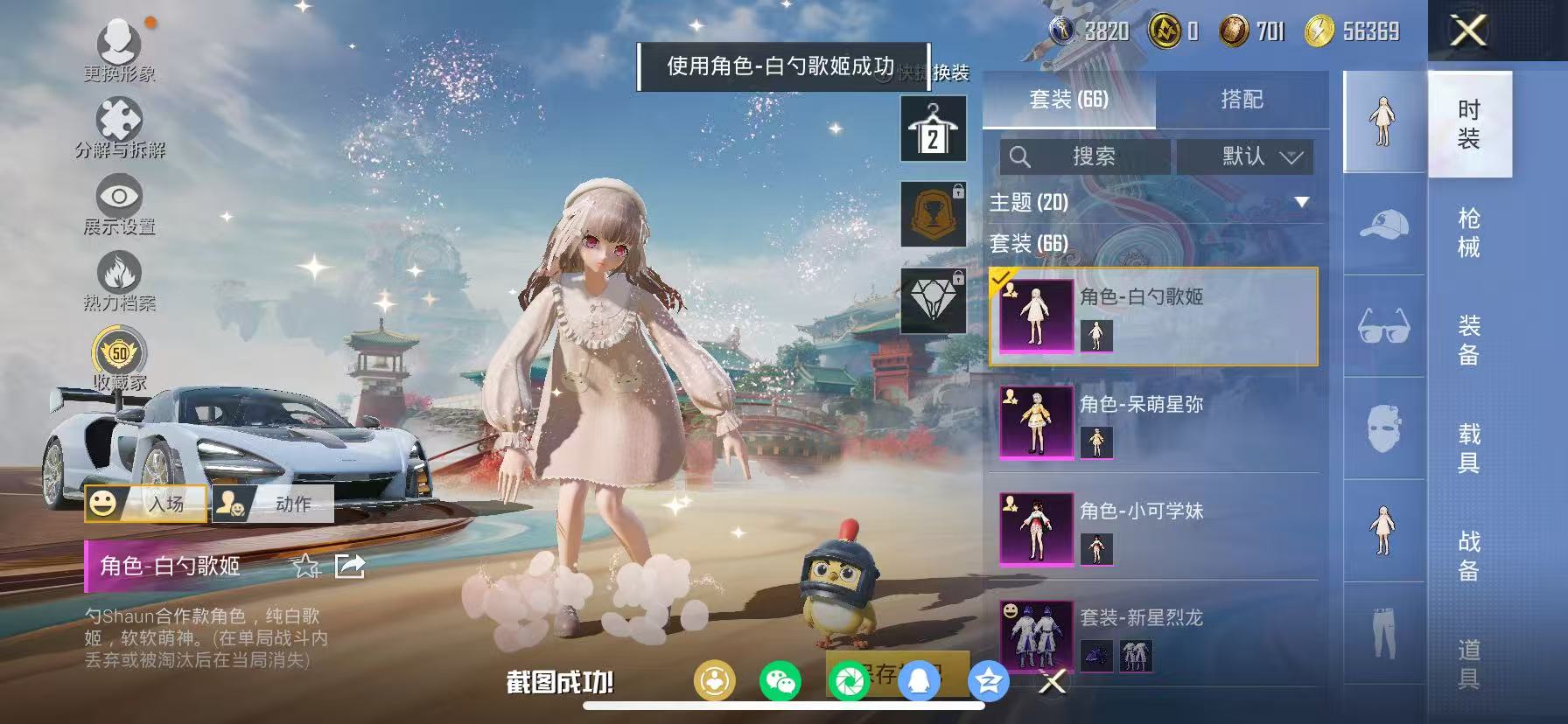This screenshot has width=1568, height=724.
Task: Select the glasses customization icon
Action: coord(1382,328)
